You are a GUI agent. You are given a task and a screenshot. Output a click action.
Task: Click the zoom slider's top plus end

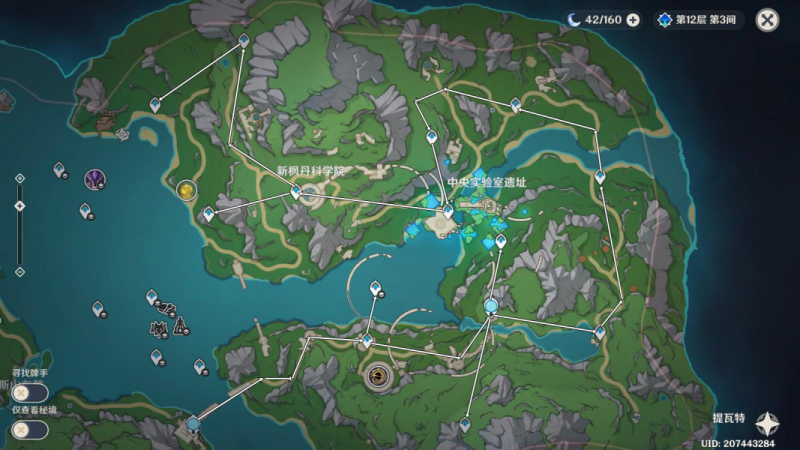point(19,178)
